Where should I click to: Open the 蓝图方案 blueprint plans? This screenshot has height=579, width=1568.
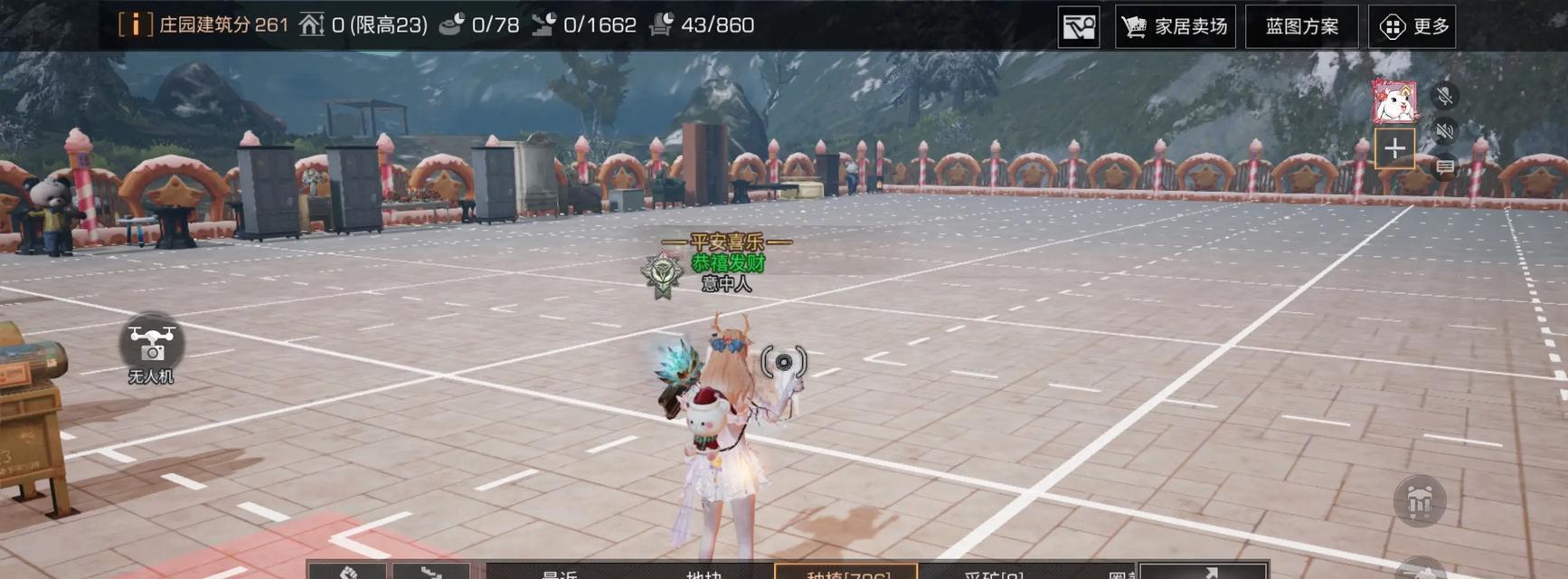tap(1301, 26)
